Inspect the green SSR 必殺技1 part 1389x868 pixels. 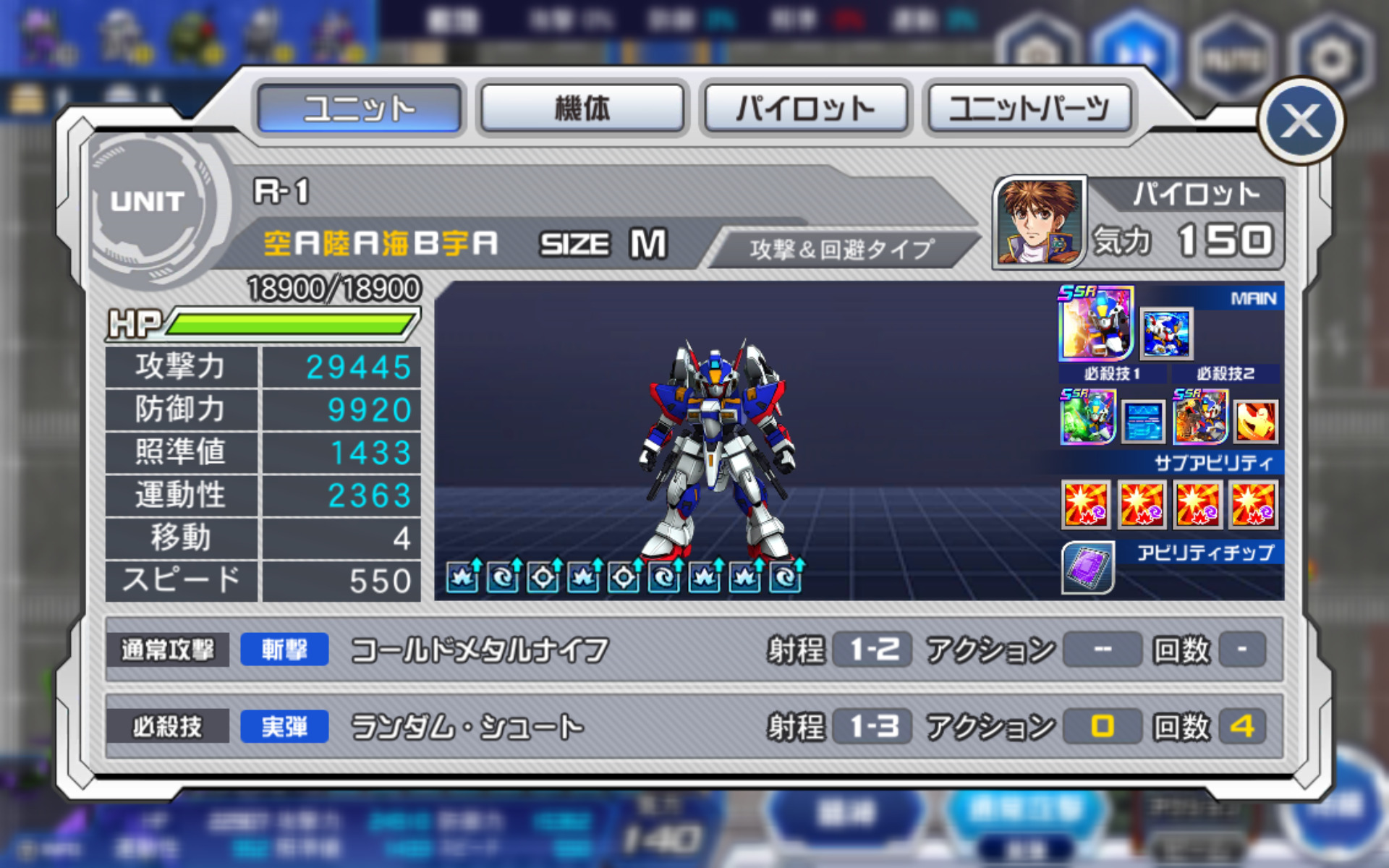[1087, 417]
